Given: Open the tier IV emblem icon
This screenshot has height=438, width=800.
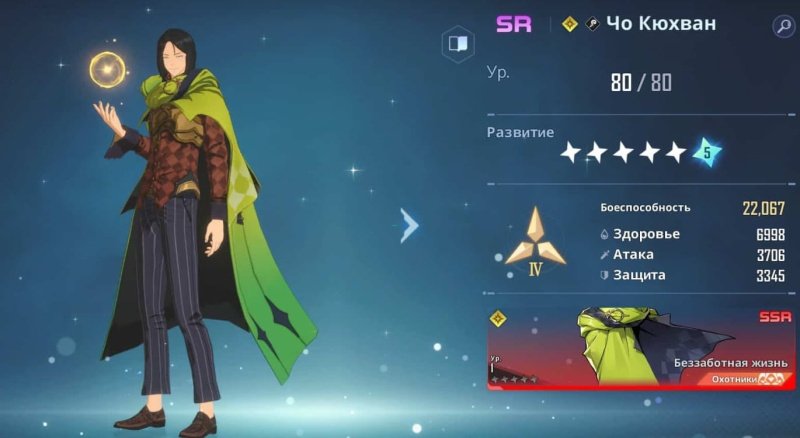Looking at the screenshot, I should click(x=534, y=240).
